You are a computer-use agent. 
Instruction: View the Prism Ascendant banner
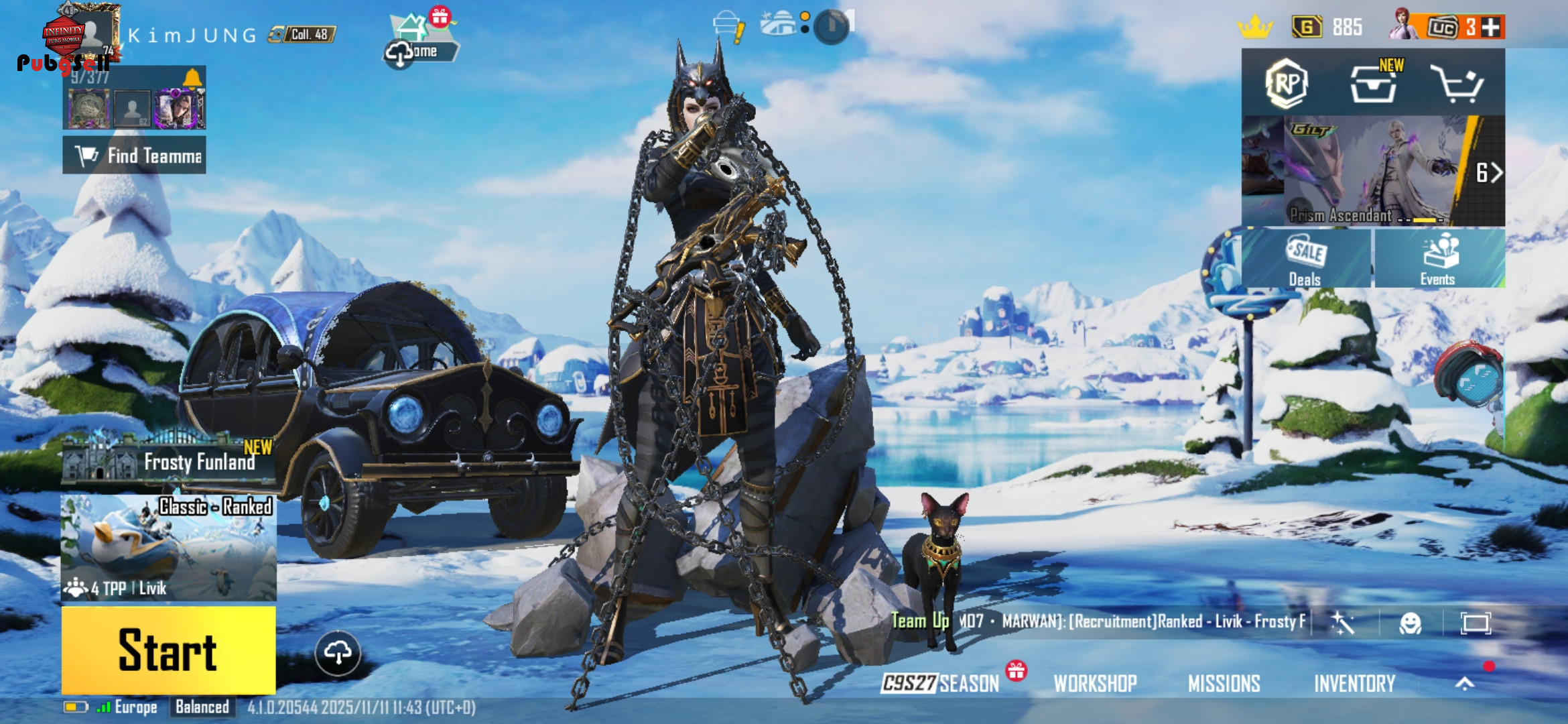(x=1372, y=172)
